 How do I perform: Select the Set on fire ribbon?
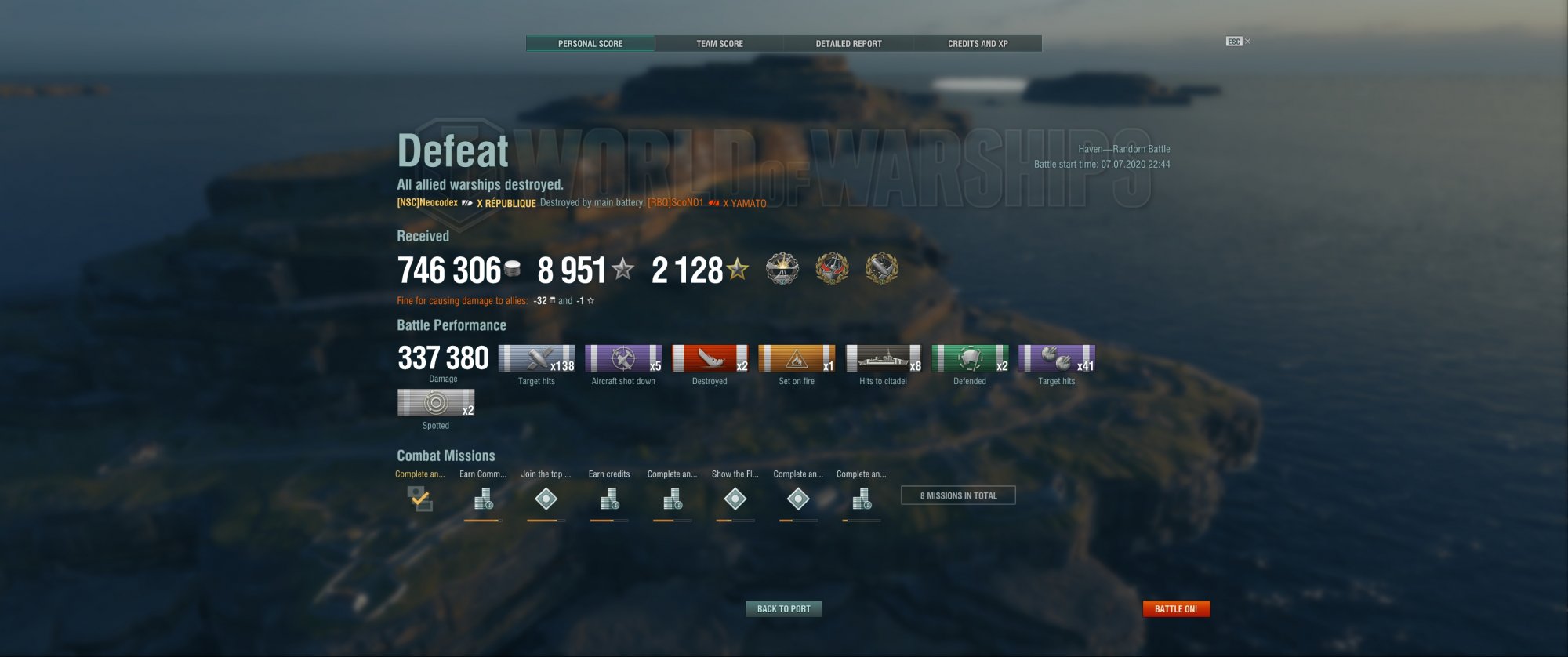tap(797, 359)
